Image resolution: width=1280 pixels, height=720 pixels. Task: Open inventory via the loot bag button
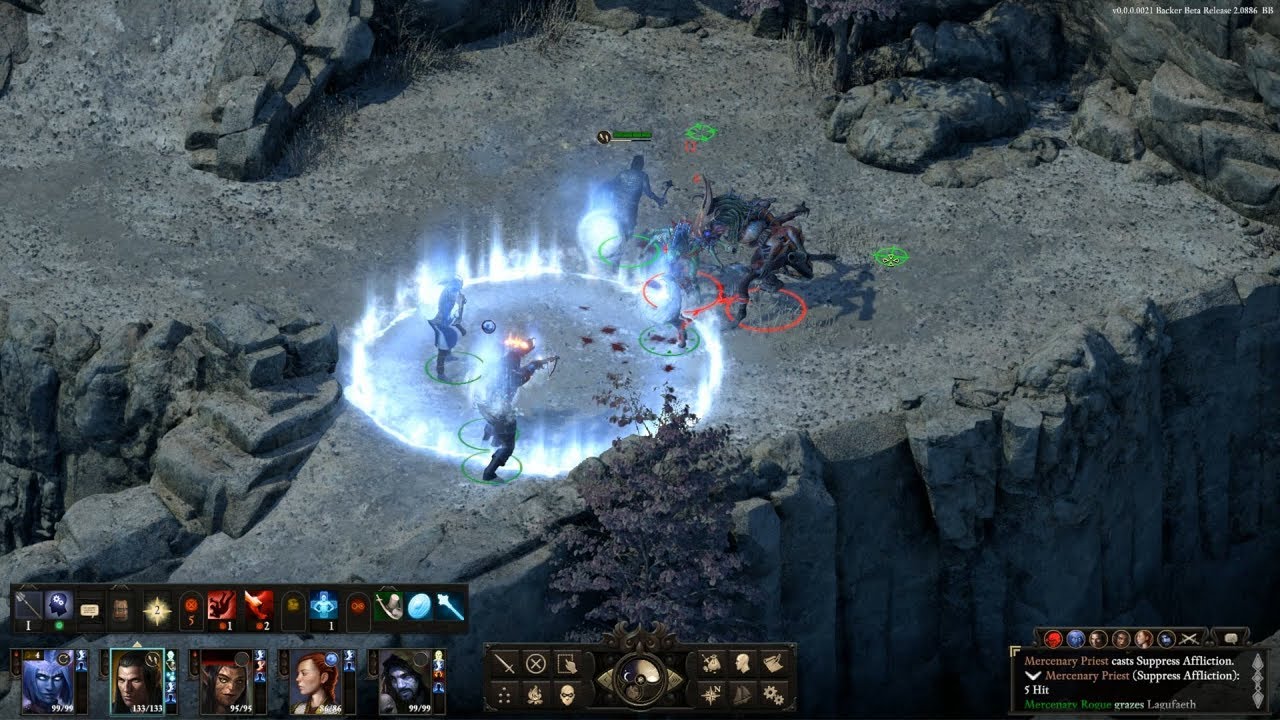click(x=711, y=663)
